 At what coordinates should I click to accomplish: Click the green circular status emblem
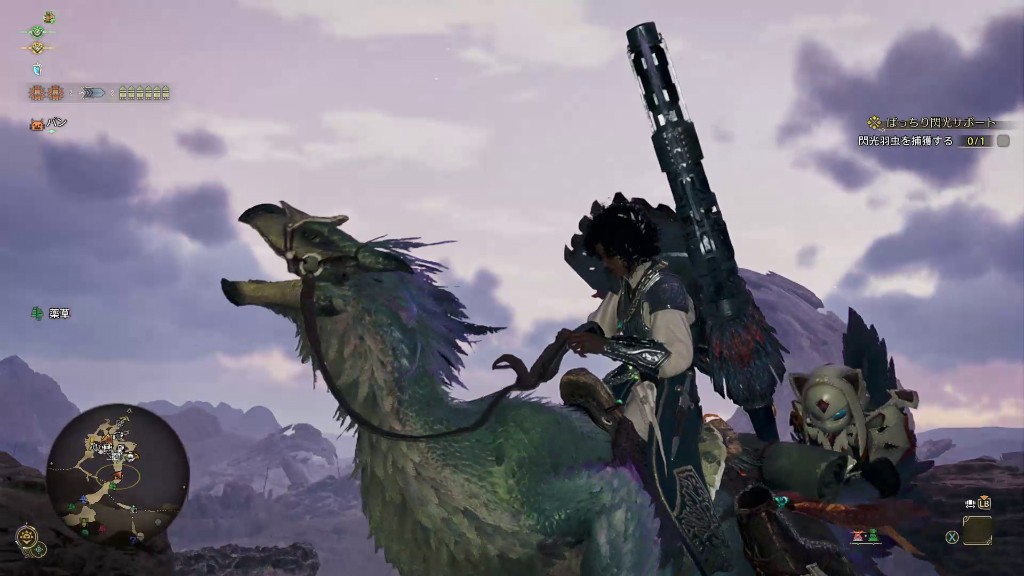coord(38,32)
